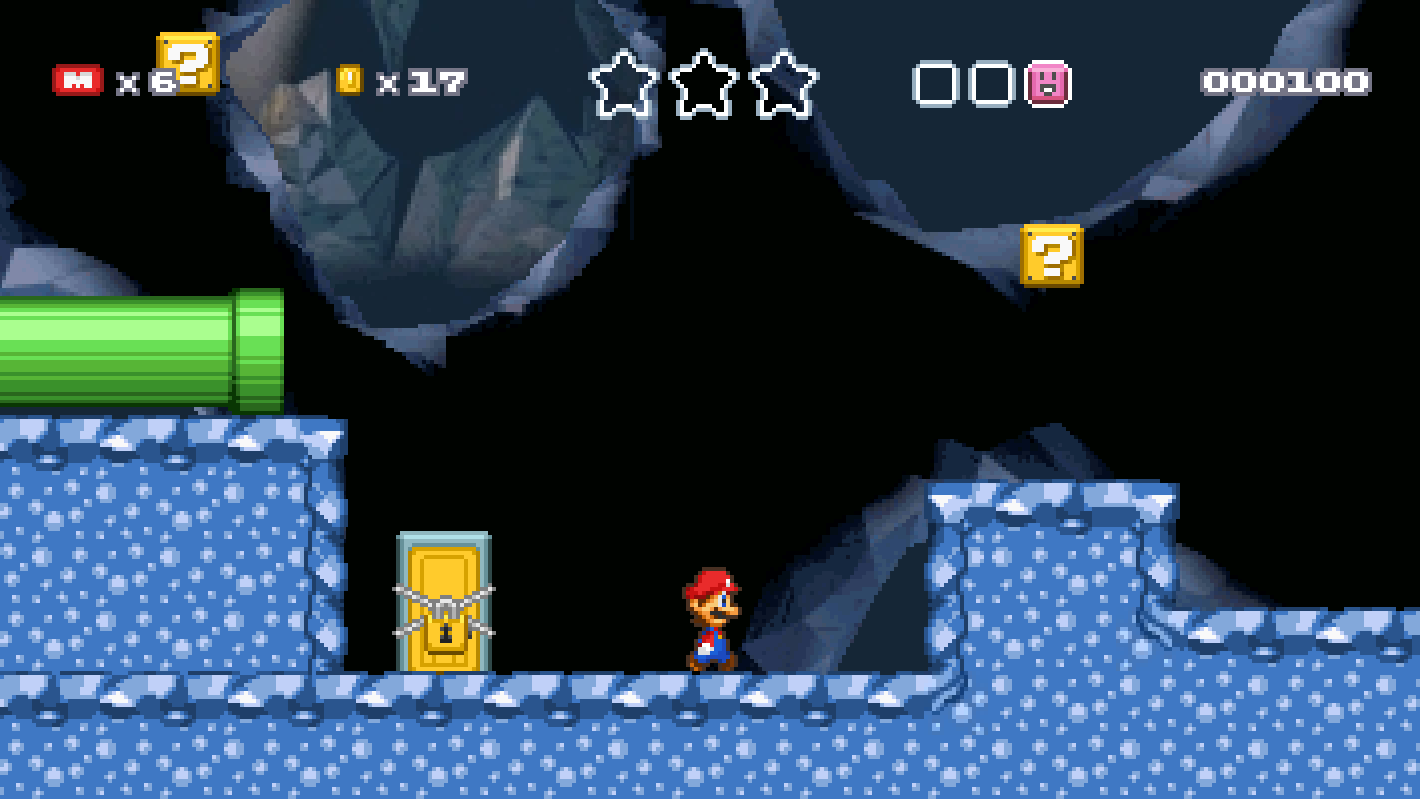Select the score display reading 000100

pyautogui.click(x=1287, y=81)
